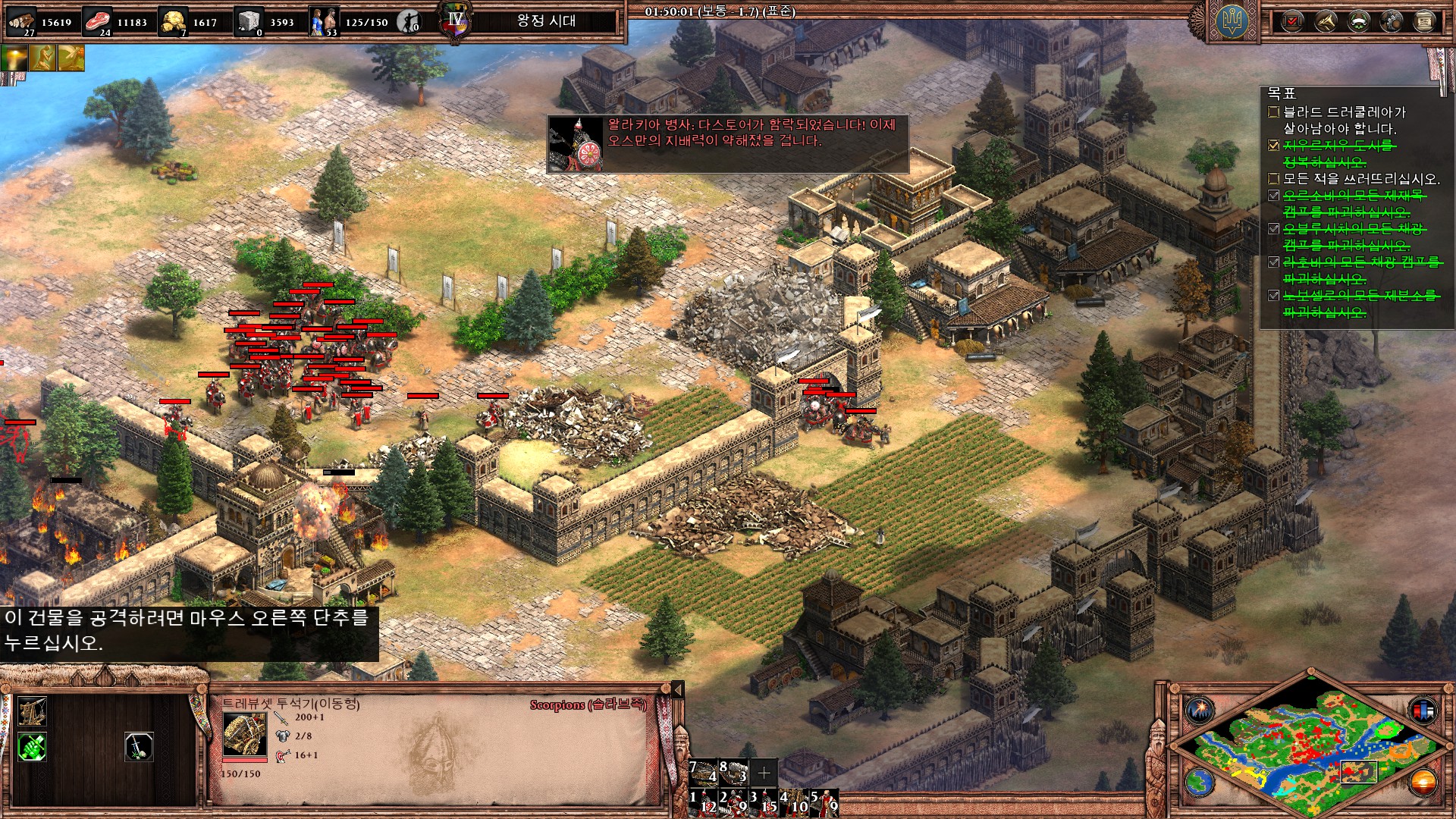Toggle the minimap colored flags button
Image resolution: width=1456 pixels, height=819 pixels.
[x=1423, y=711]
